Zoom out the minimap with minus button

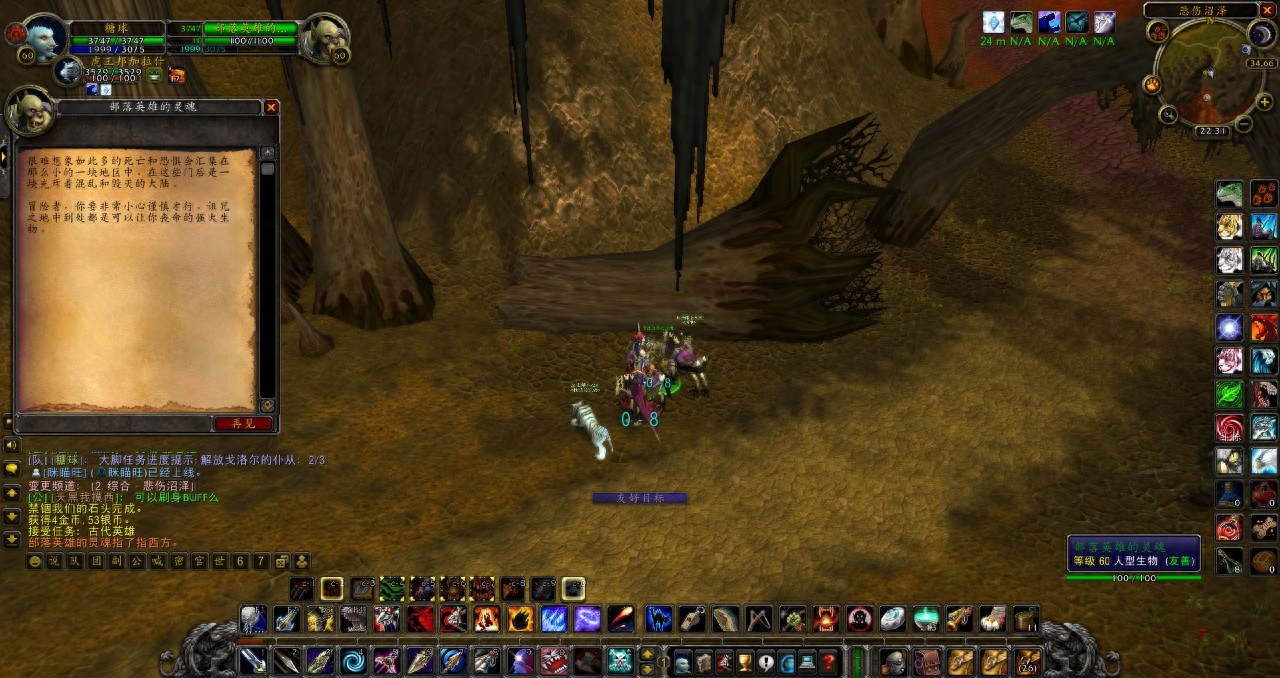pyautogui.click(x=1243, y=124)
